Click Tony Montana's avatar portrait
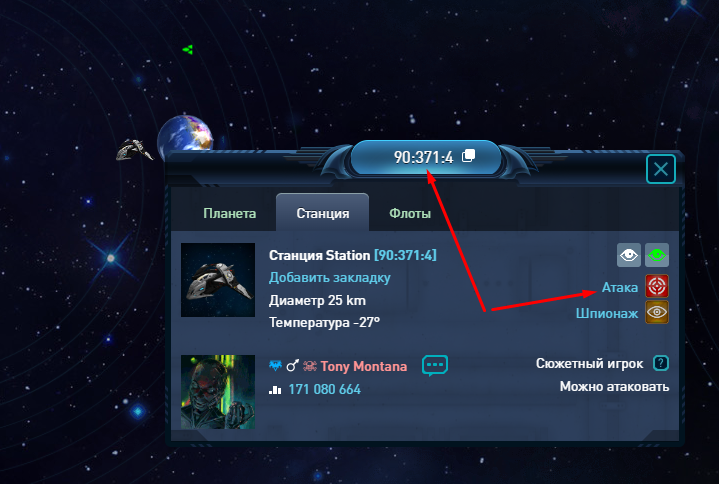The height and width of the screenshot is (484, 719). click(218, 392)
